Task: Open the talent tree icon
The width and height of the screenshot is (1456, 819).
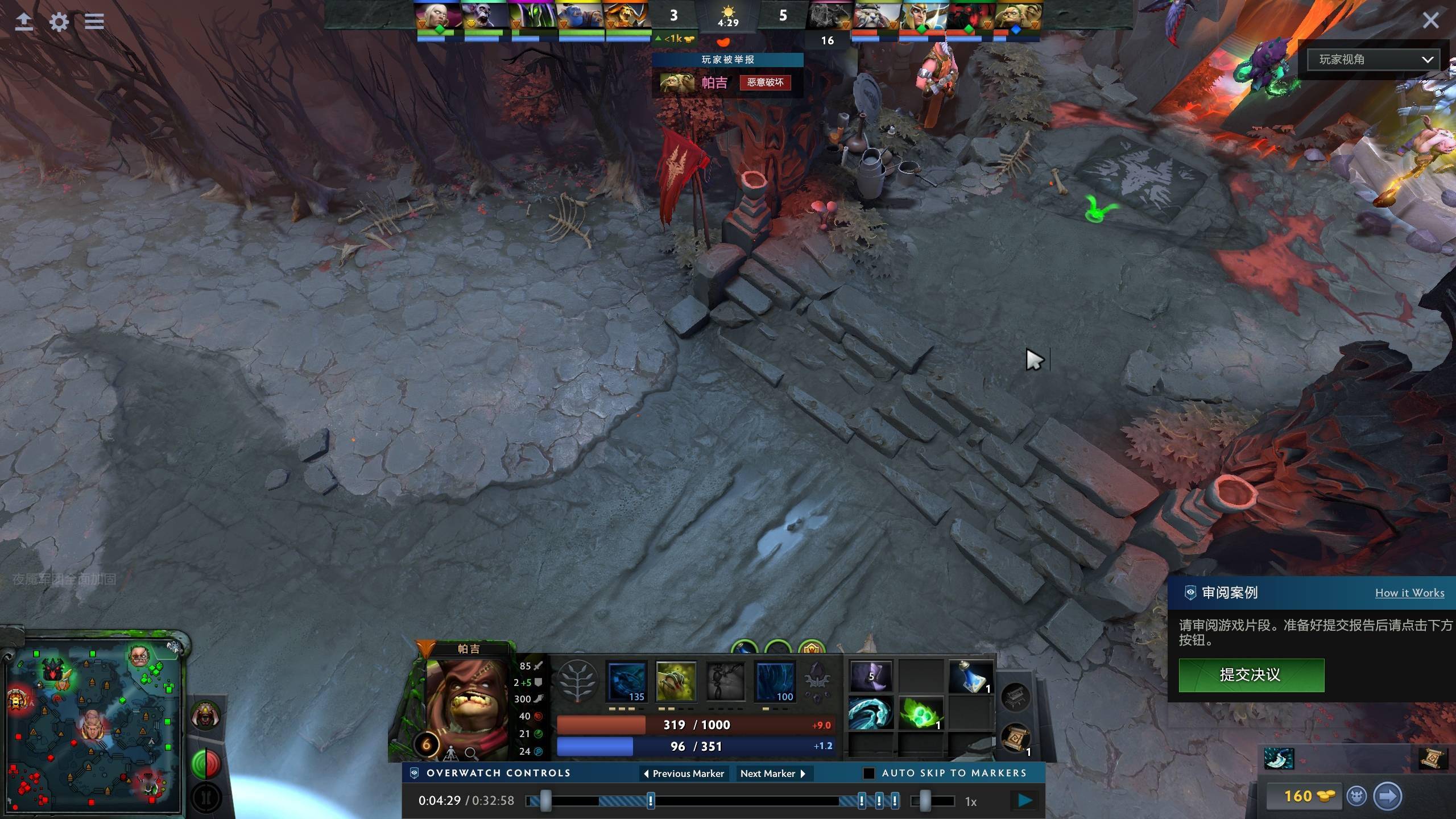Action: click(577, 681)
